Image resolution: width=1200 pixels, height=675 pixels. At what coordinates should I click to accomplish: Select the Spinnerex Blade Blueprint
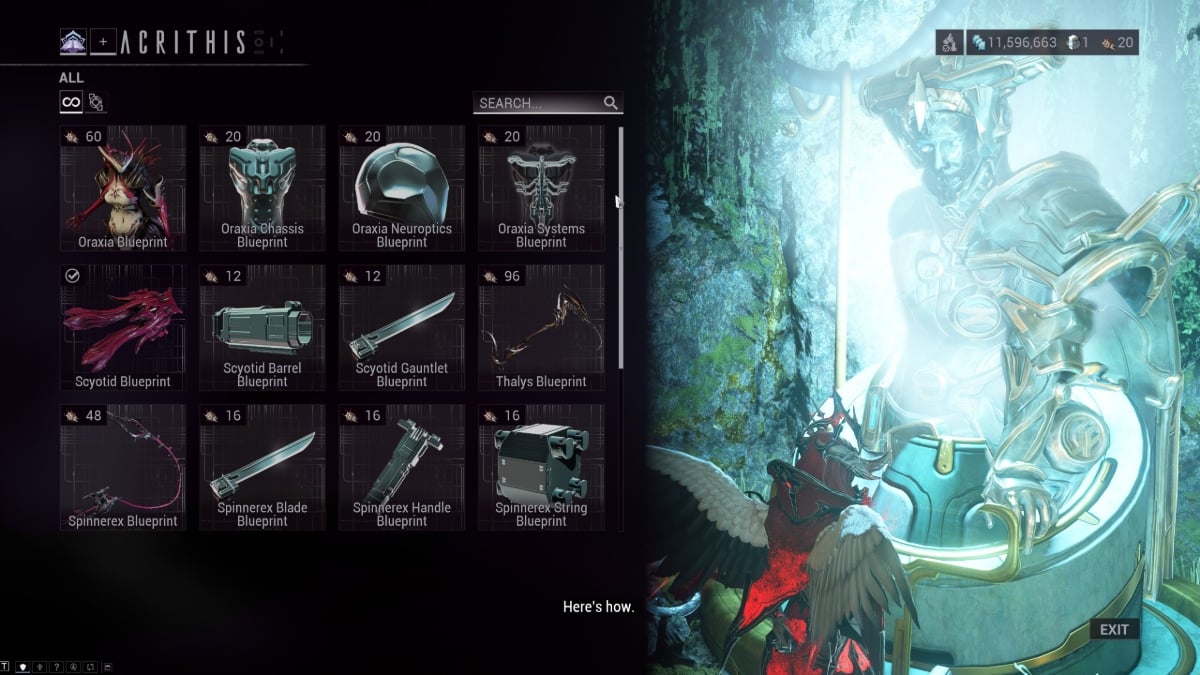click(x=262, y=467)
